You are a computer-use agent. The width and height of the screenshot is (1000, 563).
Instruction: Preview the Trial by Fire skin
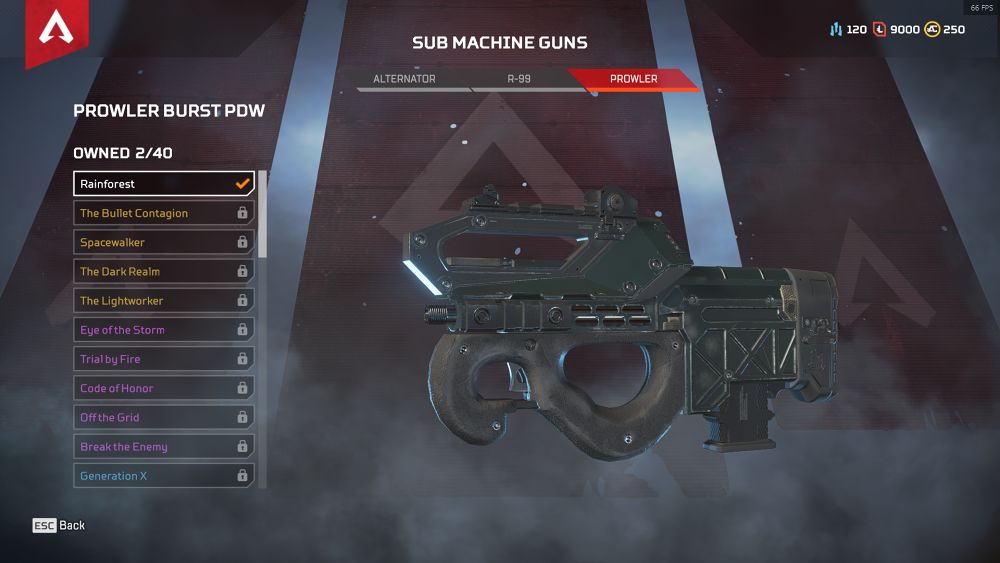point(164,359)
